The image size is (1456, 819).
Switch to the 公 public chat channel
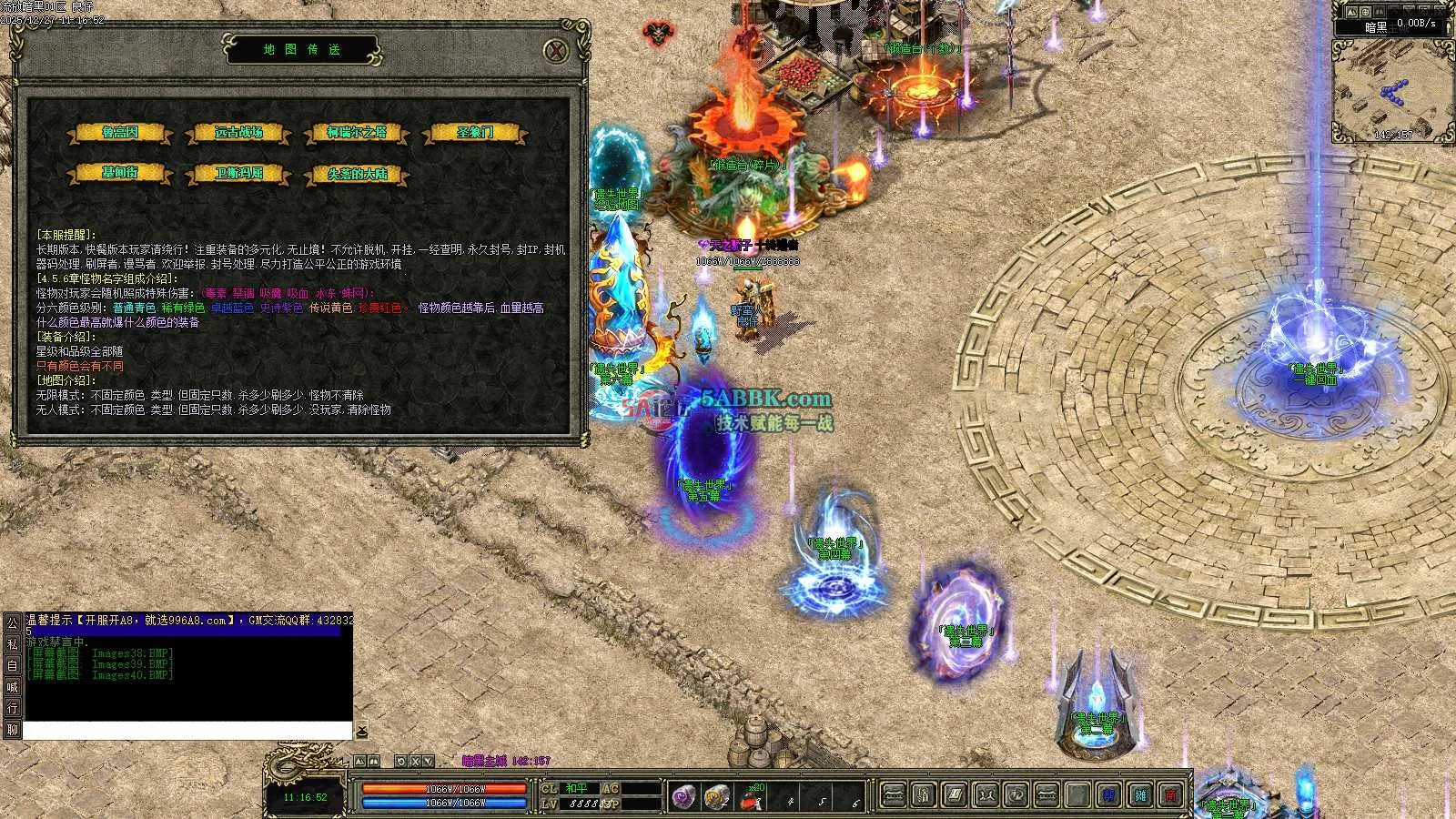[x=12, y=623]
